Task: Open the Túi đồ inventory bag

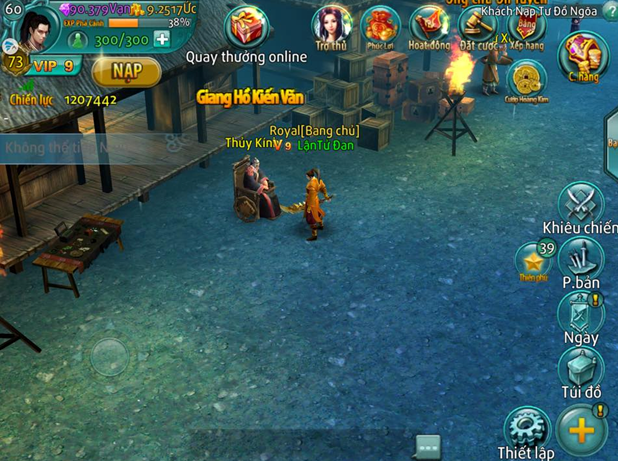Action: point(581,369)
